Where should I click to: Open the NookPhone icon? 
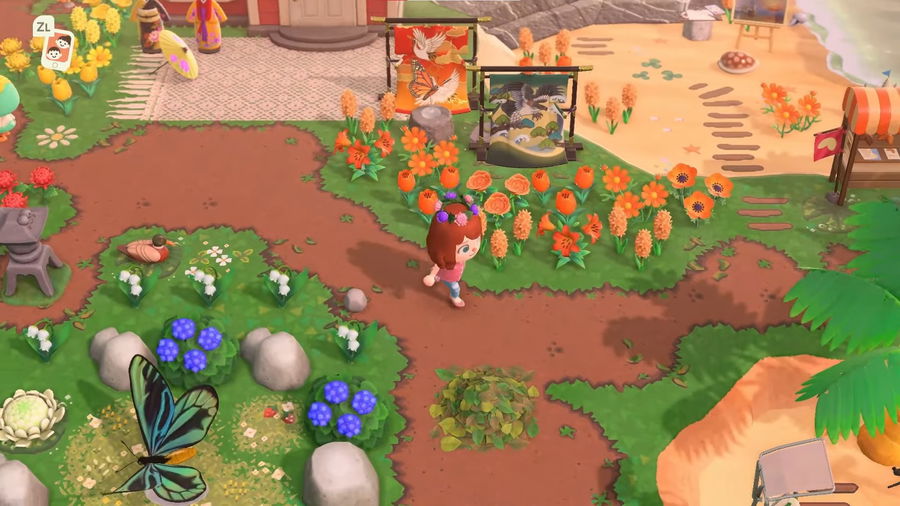tap(59, 49)
